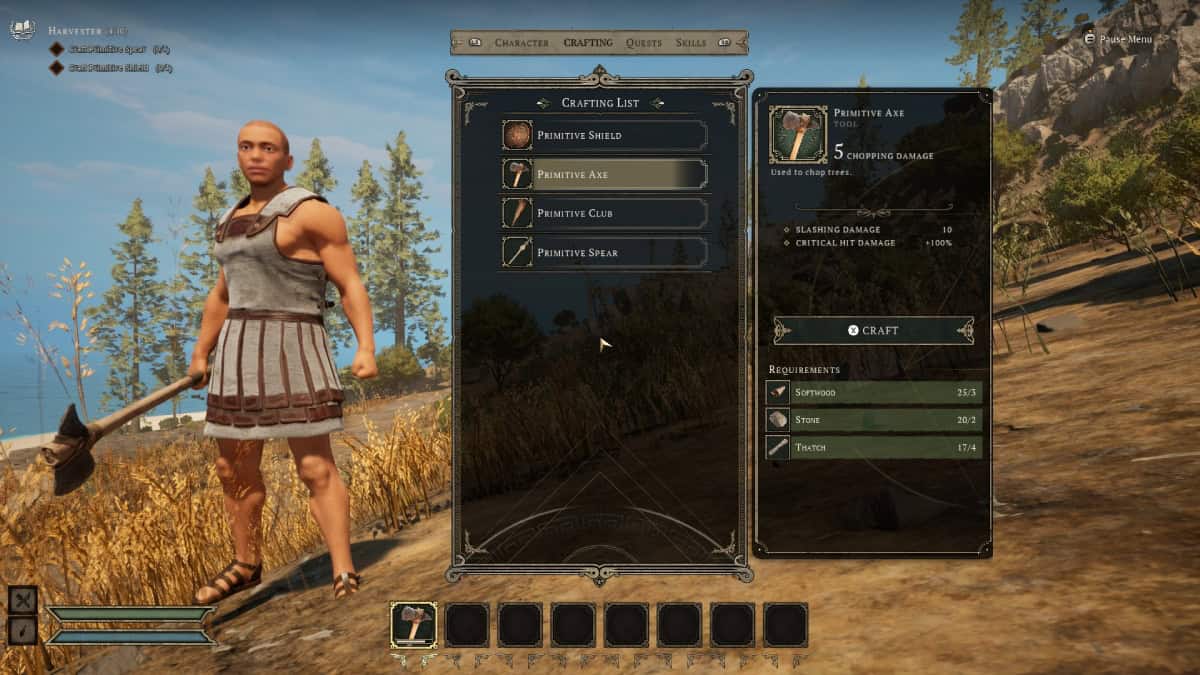1200x675 pixels.
Task: Select the Stone requirement row
Action: (x=873, y=420)
